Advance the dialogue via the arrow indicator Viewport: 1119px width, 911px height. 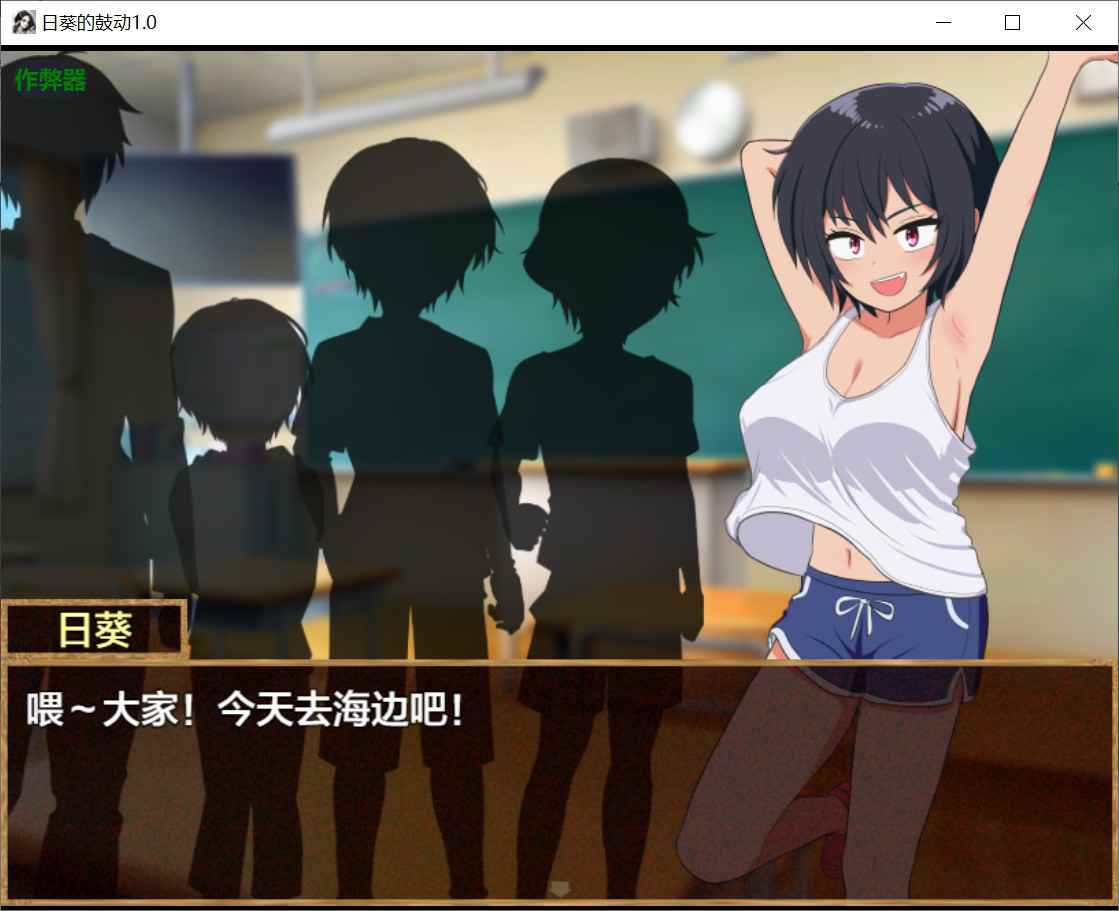tap(560, 887)
